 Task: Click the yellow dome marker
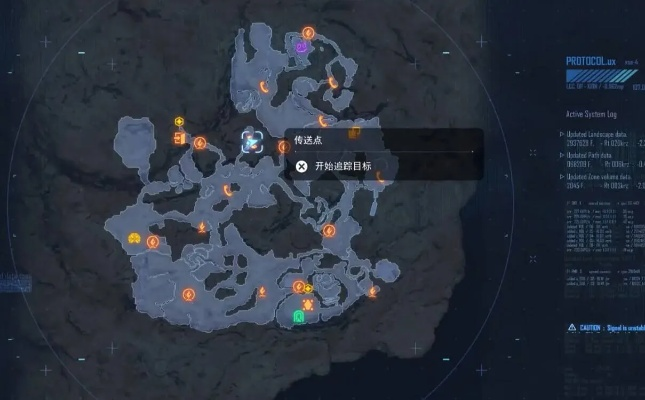(134, 239)
